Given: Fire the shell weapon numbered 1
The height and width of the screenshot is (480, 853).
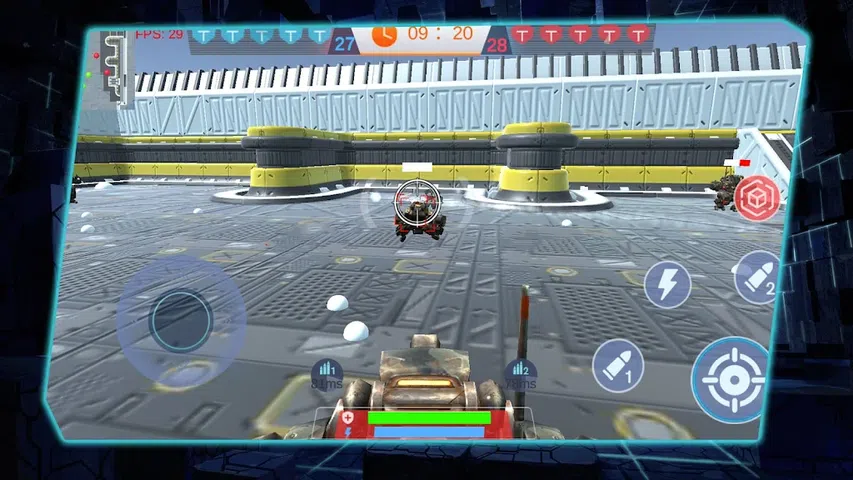Looking at the screenshot, I should (x=617, y=365).
